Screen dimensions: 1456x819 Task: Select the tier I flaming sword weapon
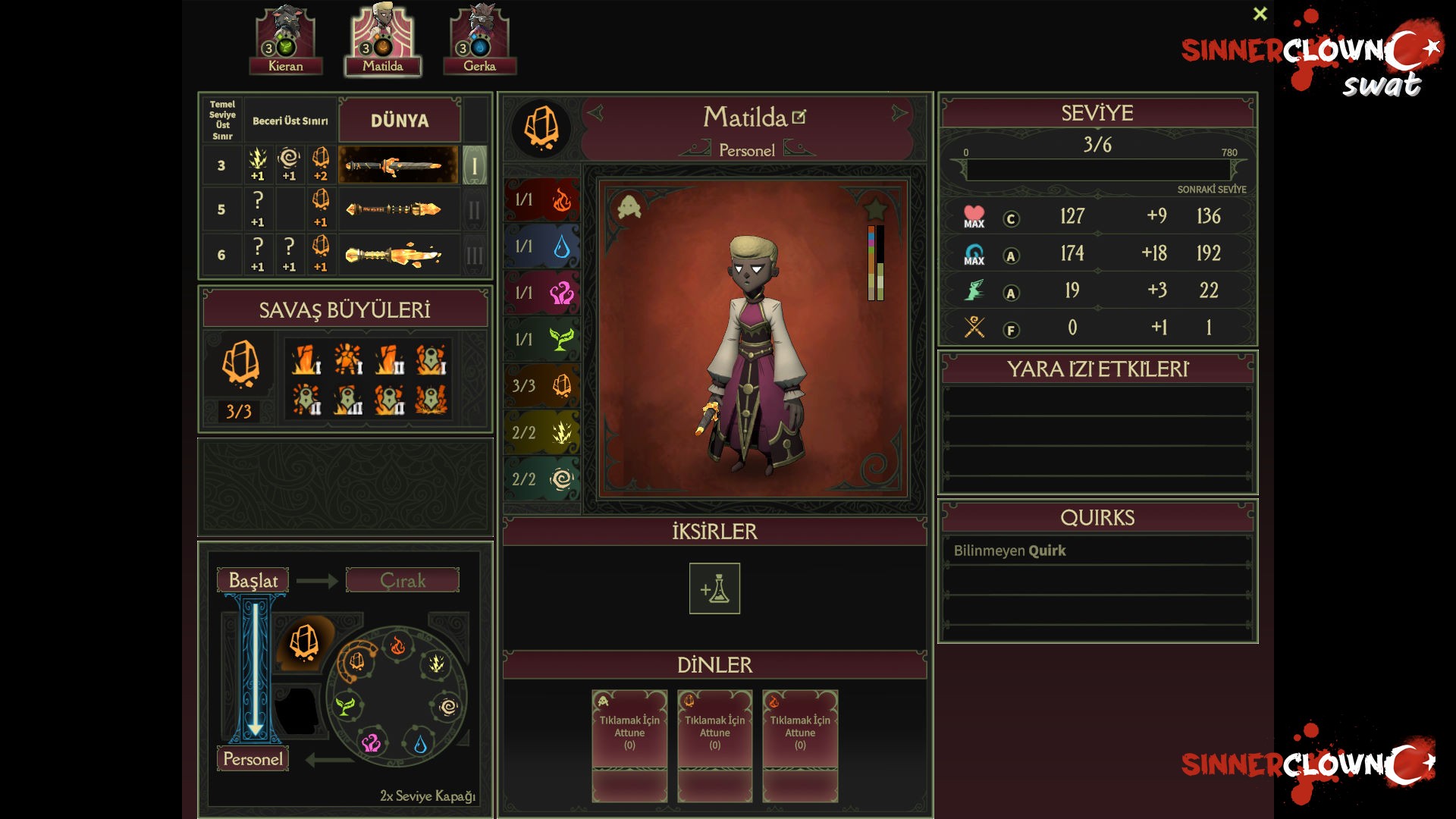pyautogui.click(x=397, y=165)
